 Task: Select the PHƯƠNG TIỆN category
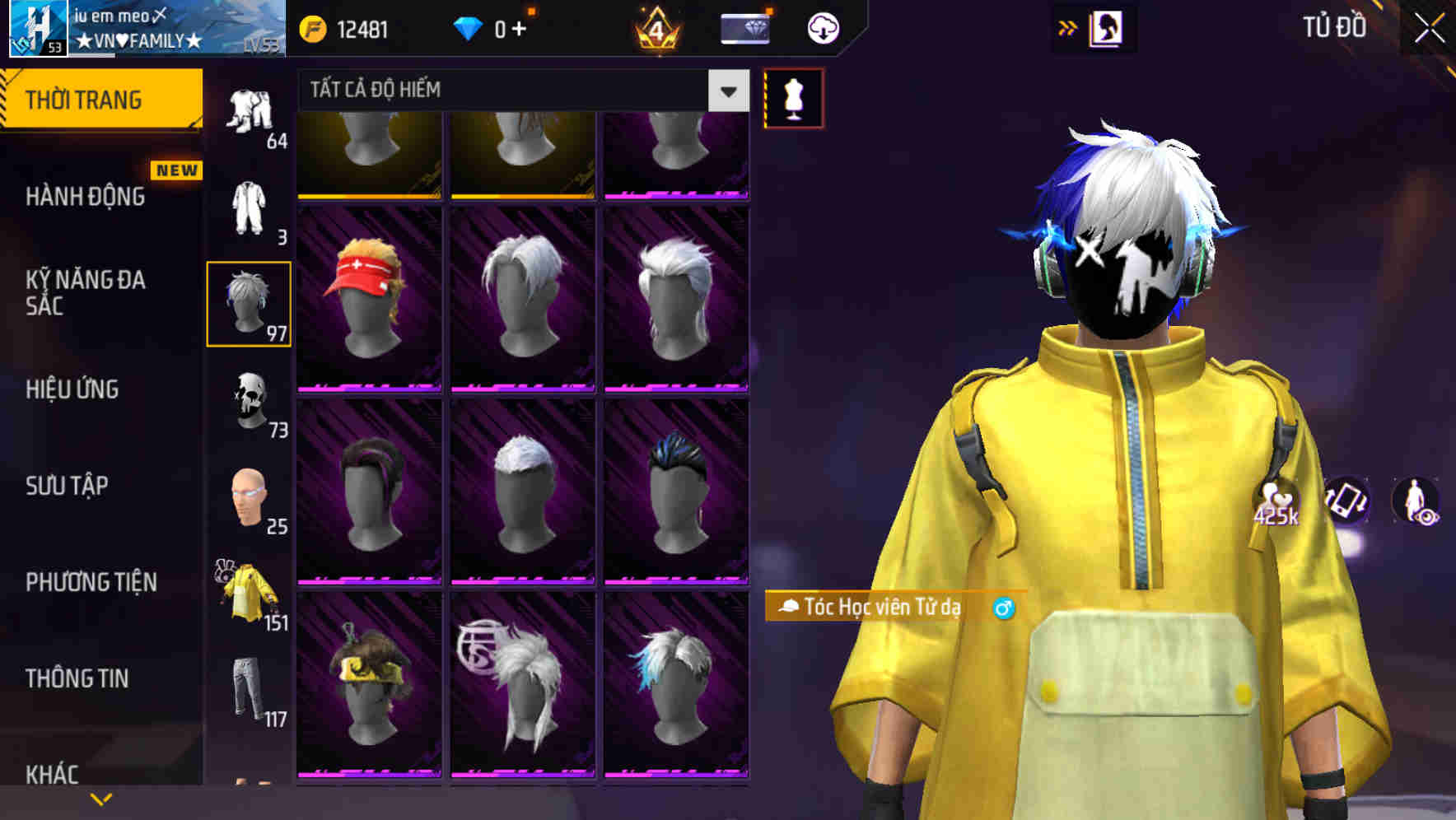91,581
